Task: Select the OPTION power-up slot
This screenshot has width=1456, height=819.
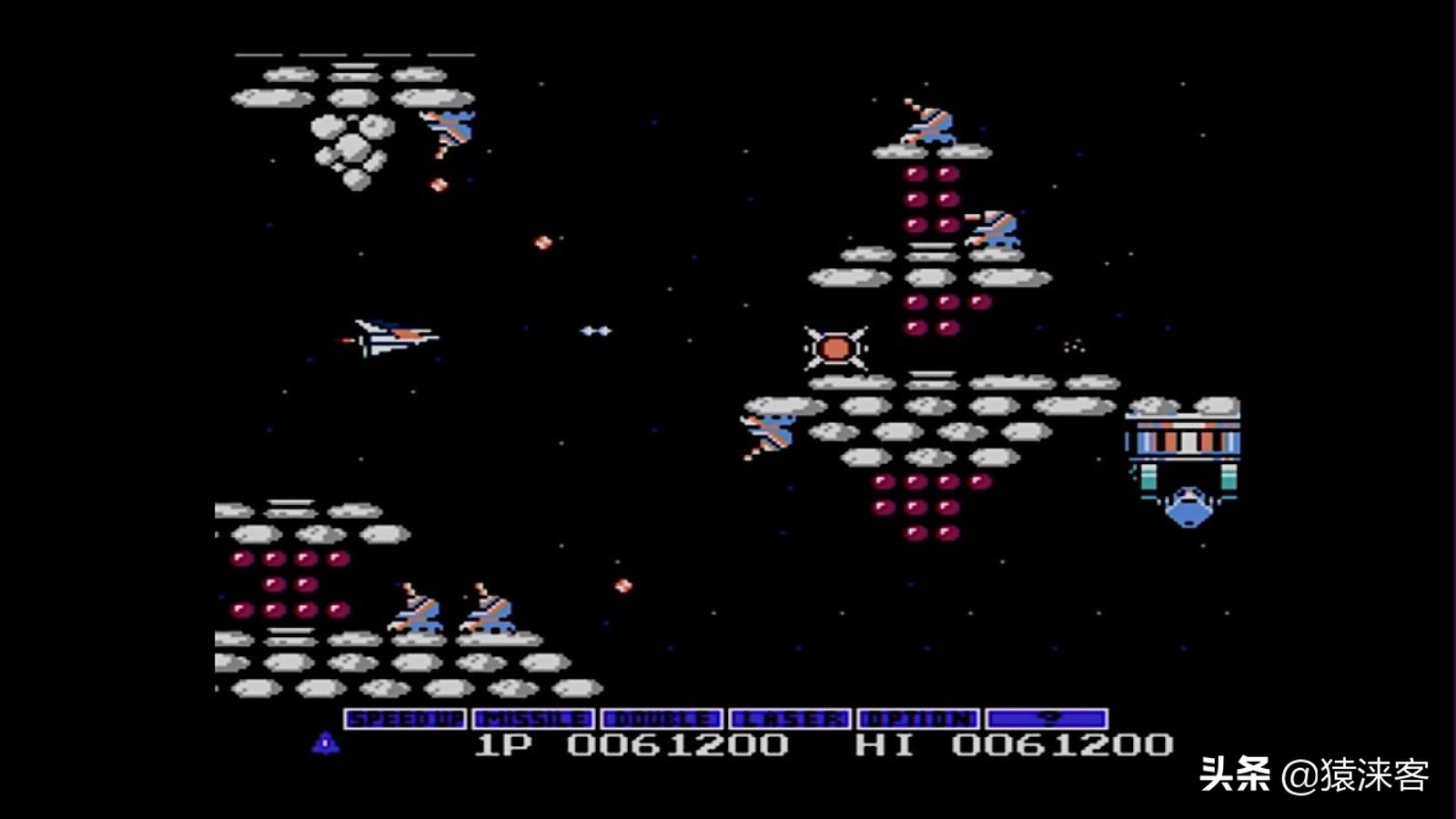Action: tap(918, 719)
